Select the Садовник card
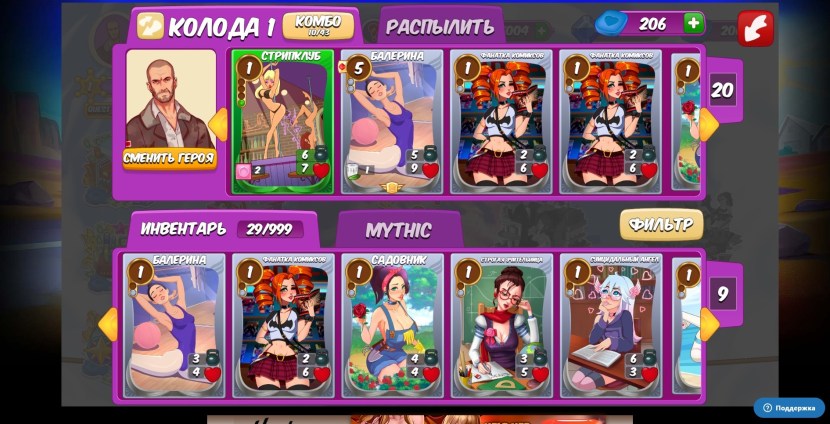 pyautogui.click(x=392, y=324)
